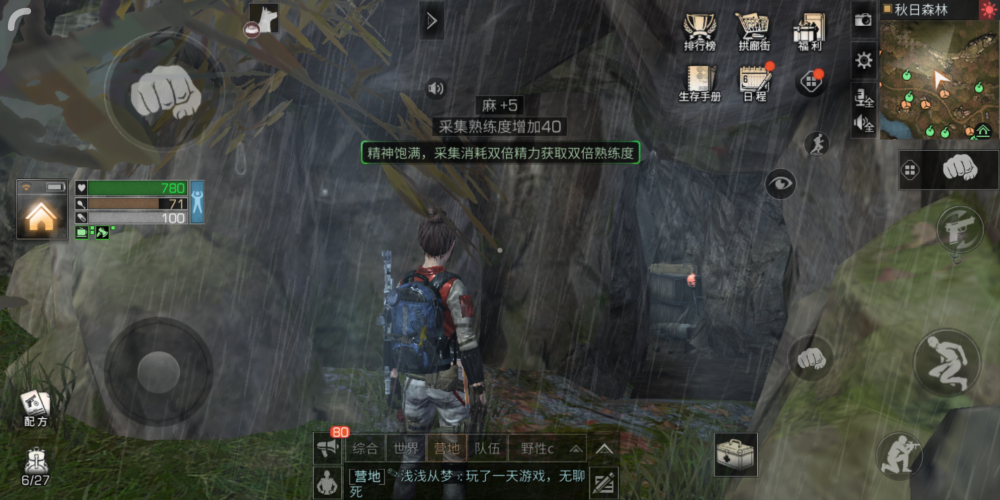Toggle the running sprint icon
The image size is (1000, 500).
817,144
